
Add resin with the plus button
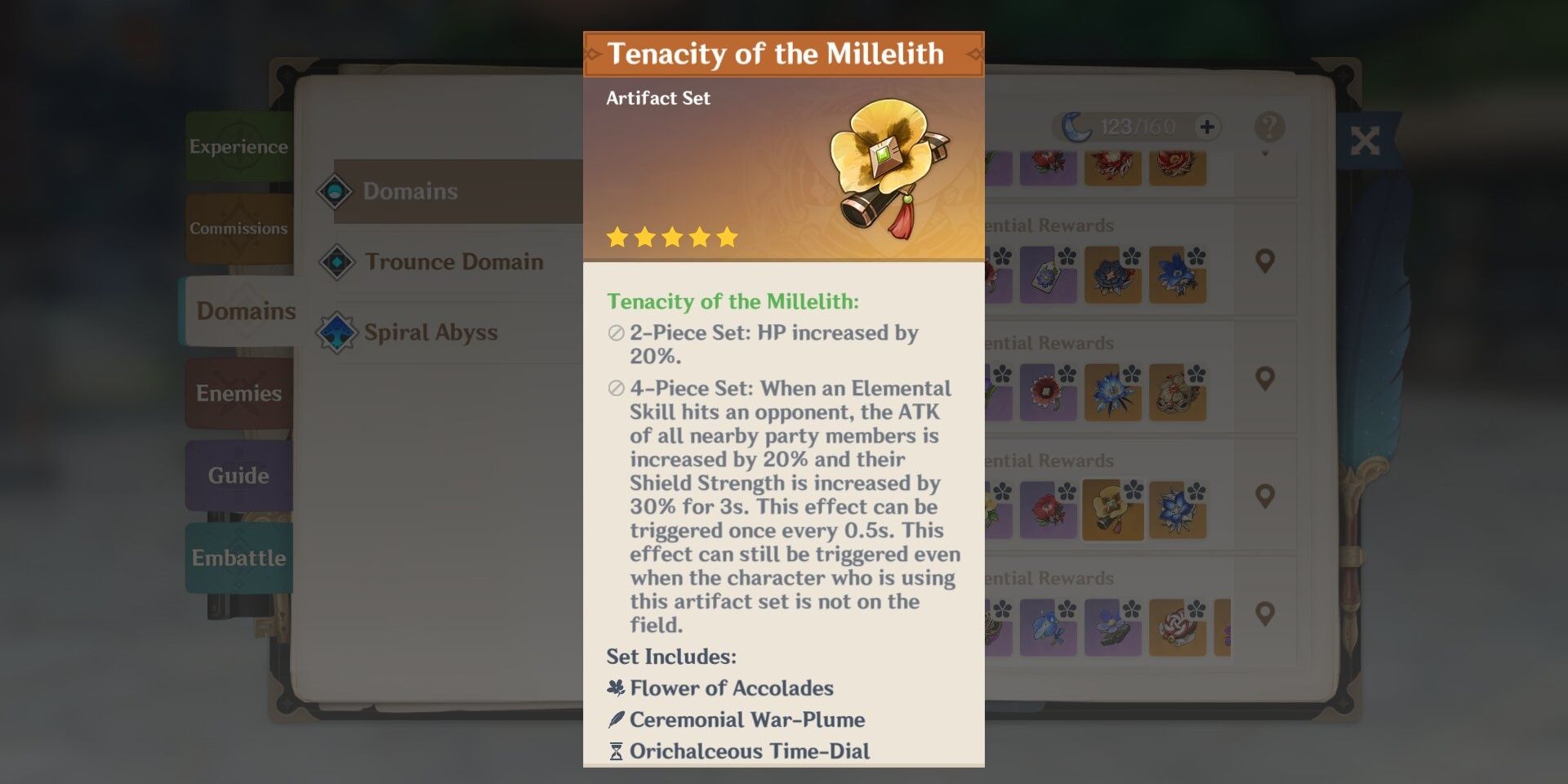(1207, 127)
